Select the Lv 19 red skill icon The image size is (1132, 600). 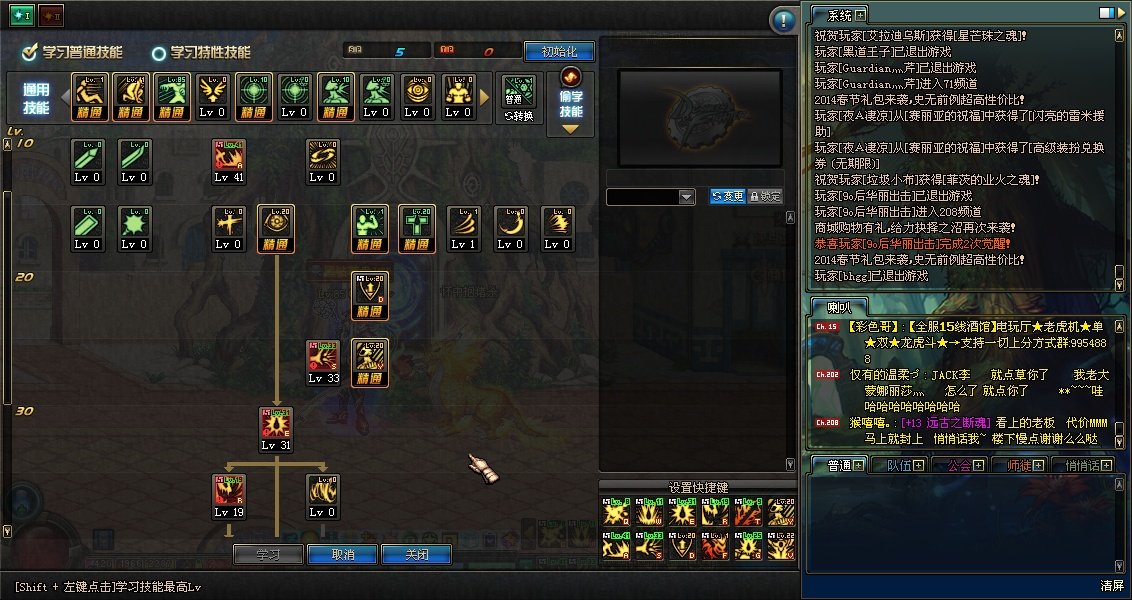tap(229, 491)
